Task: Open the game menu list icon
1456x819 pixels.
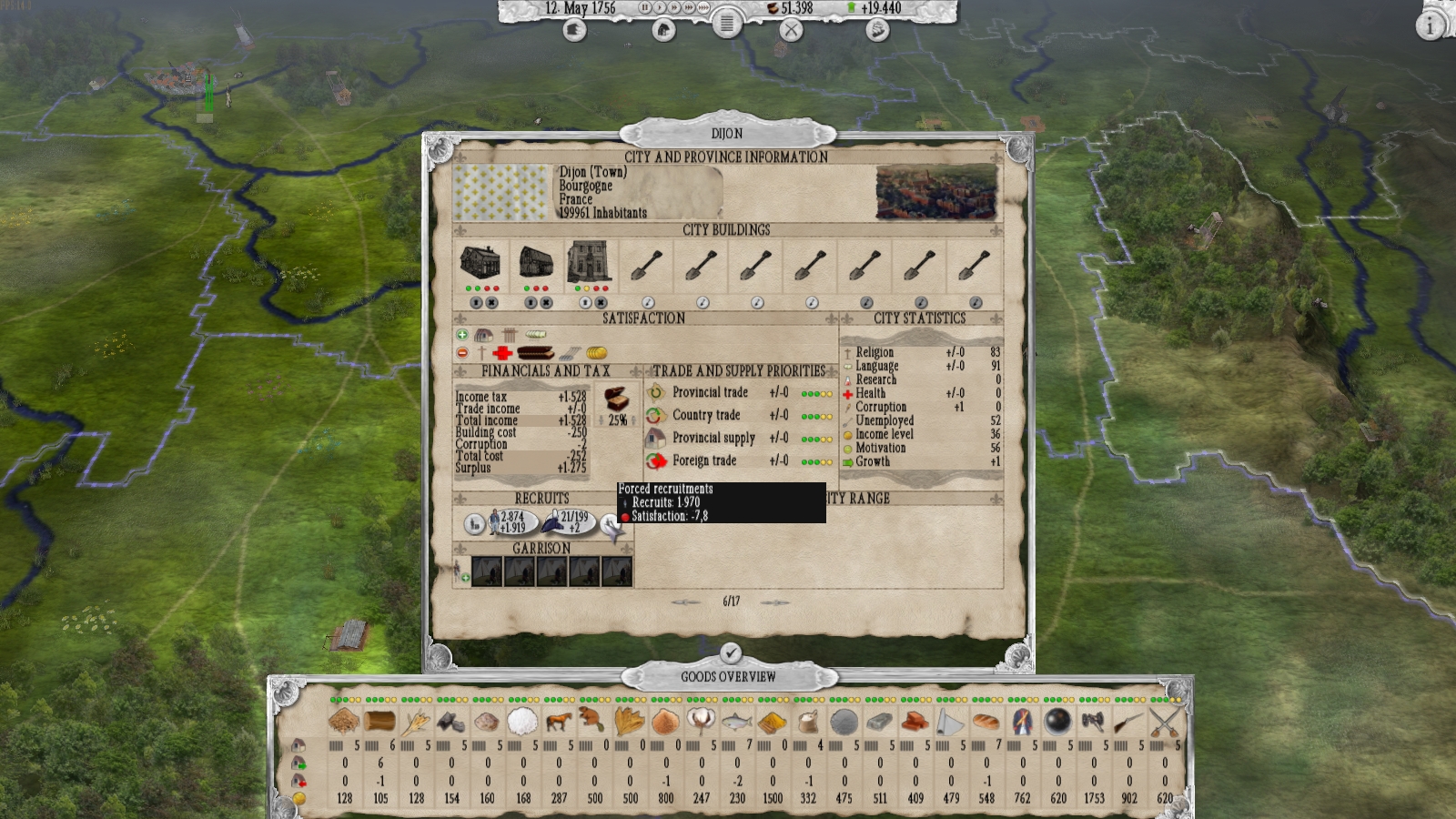Action: click(x=728, y=26)
